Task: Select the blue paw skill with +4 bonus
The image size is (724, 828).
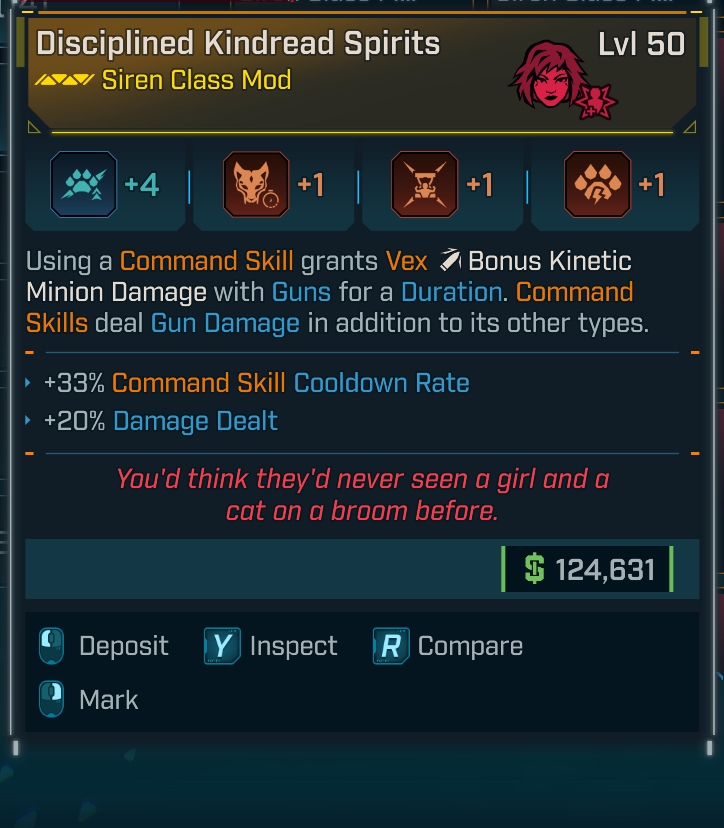Action: [x=86, y=185]
